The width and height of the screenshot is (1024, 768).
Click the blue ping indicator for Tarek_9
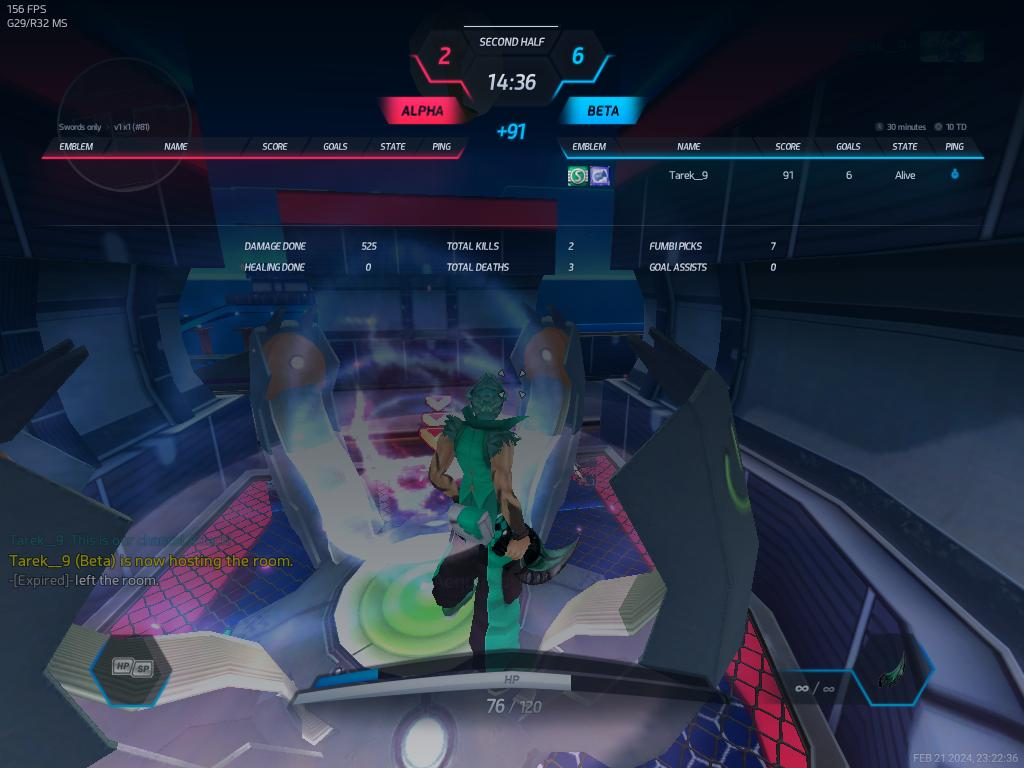pyautogui.click(x=954, y=175)
